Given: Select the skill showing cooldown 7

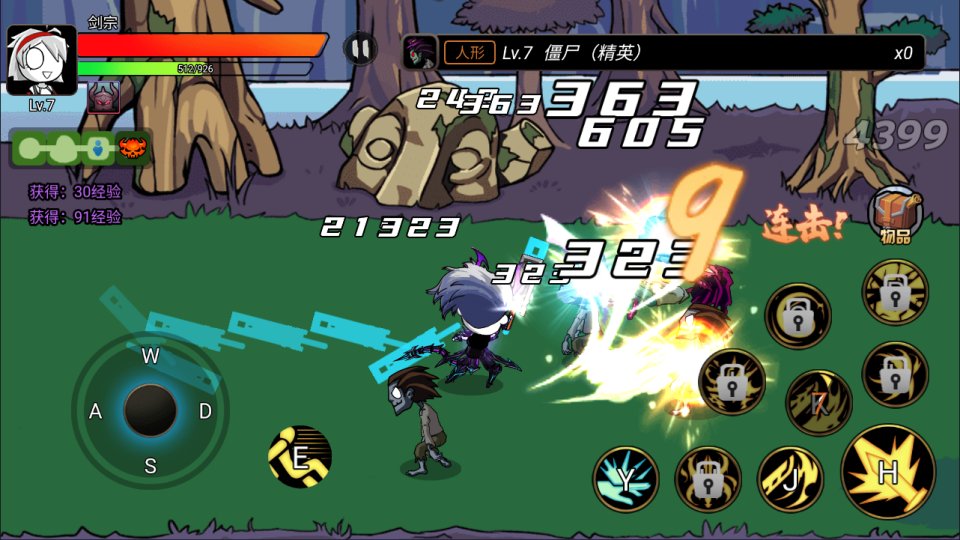Looking at the screenshot, I should coord(819,403).
